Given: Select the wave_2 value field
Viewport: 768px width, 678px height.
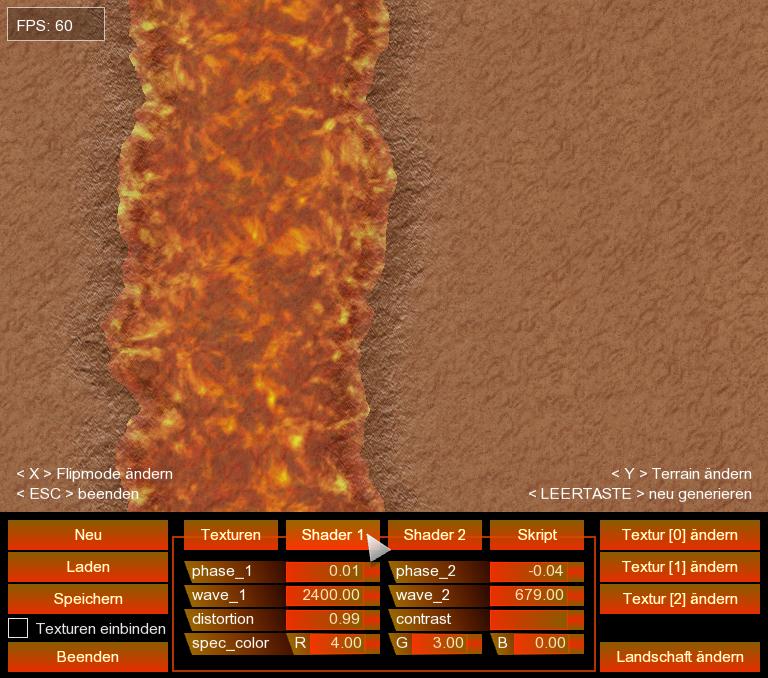Looking at the screenshot, I should click(536, 595).
